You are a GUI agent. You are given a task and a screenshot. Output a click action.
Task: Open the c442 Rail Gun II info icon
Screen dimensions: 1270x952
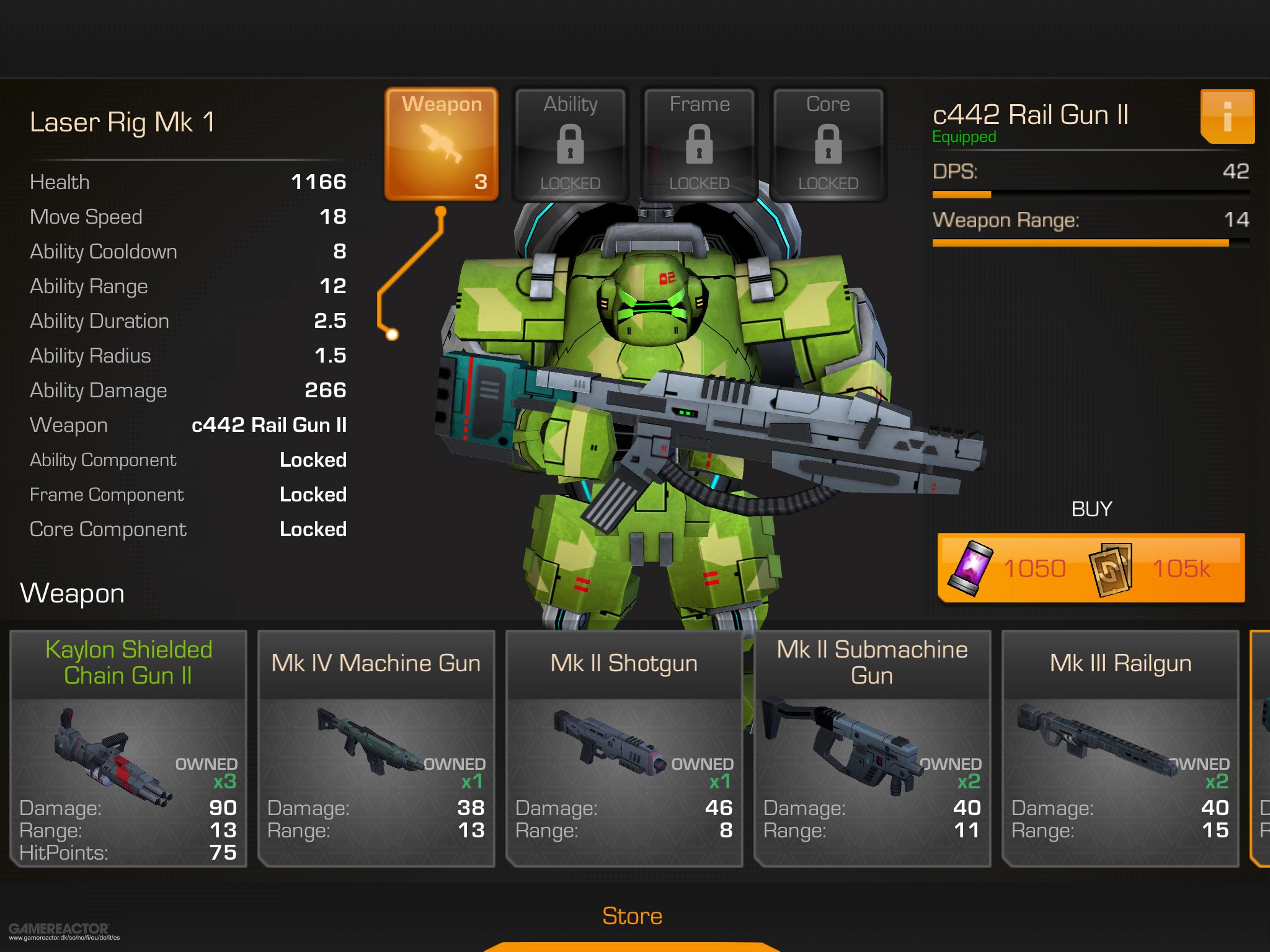(x=1227, y=118)
